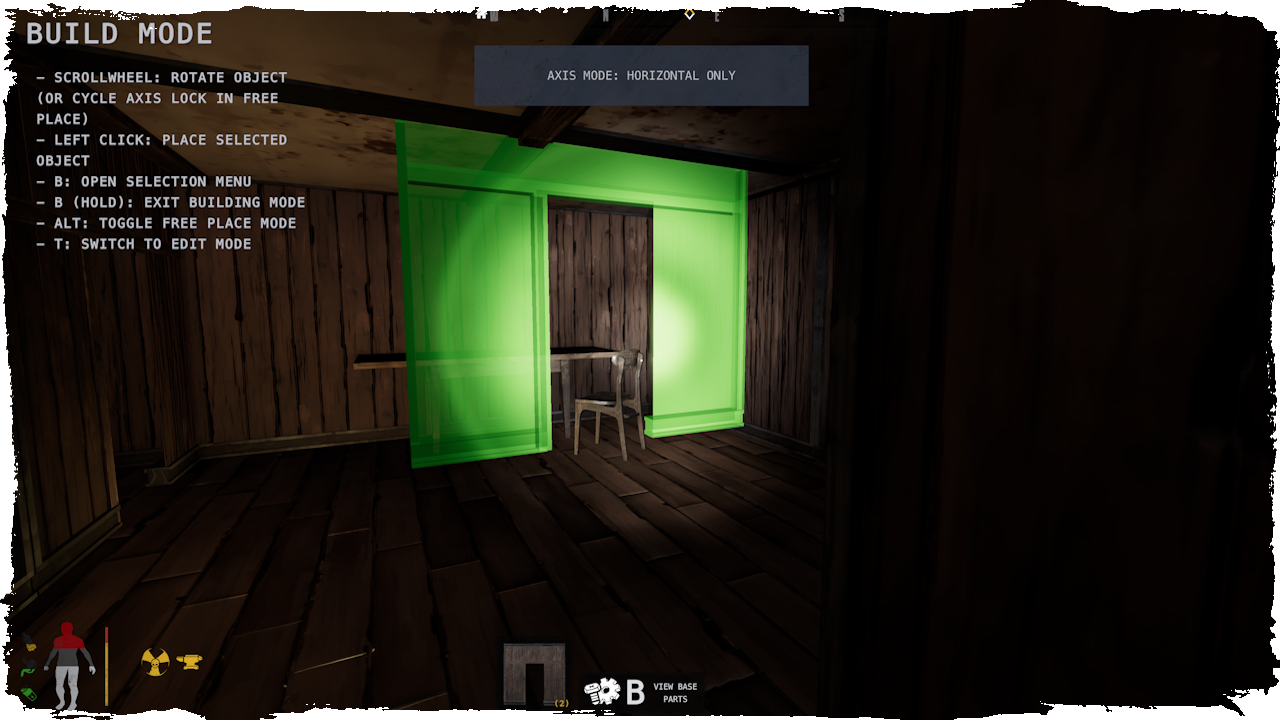The image size is (1280, 720).
Task: Select the anvil crafting icon
Action: point(190,662)
